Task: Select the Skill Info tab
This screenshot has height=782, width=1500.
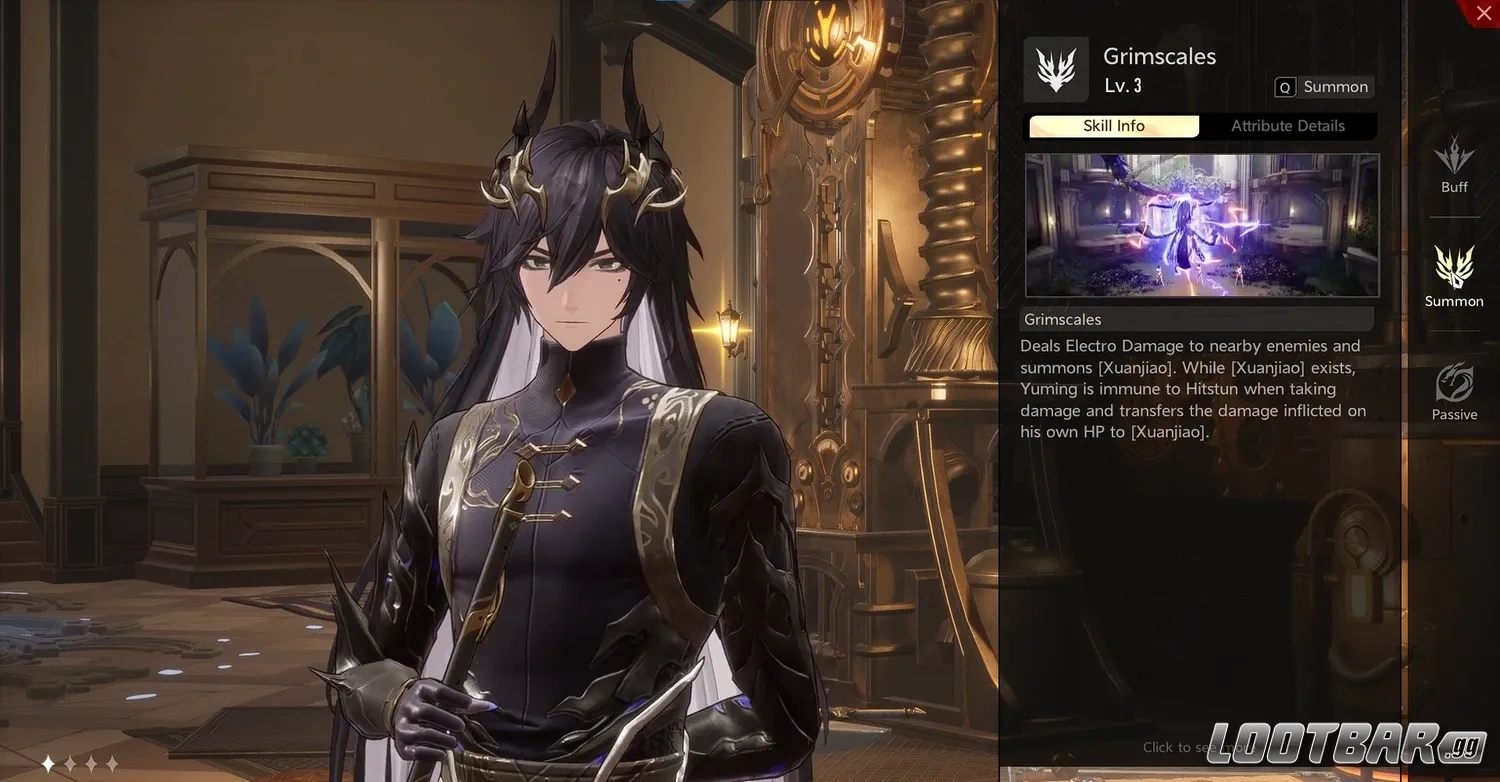Action: [1113, 126]
